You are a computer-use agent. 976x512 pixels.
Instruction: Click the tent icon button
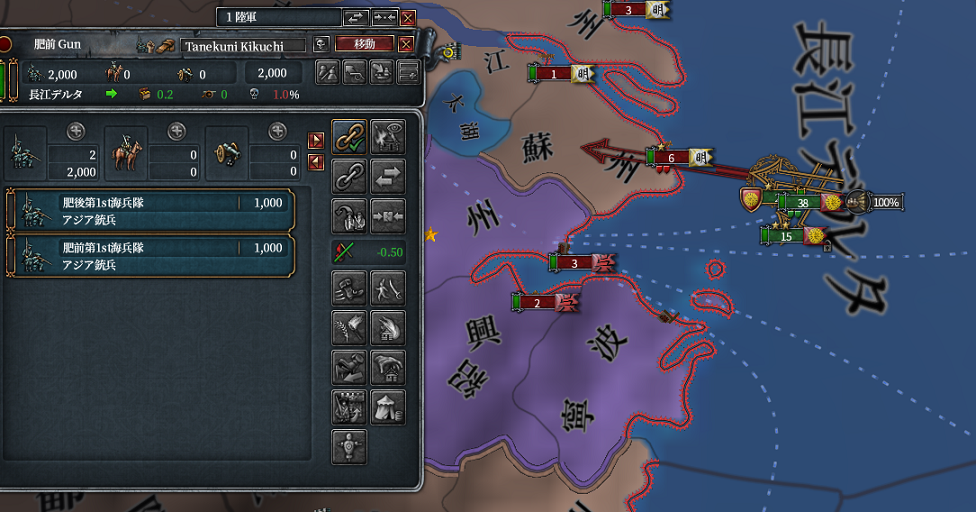387,406
